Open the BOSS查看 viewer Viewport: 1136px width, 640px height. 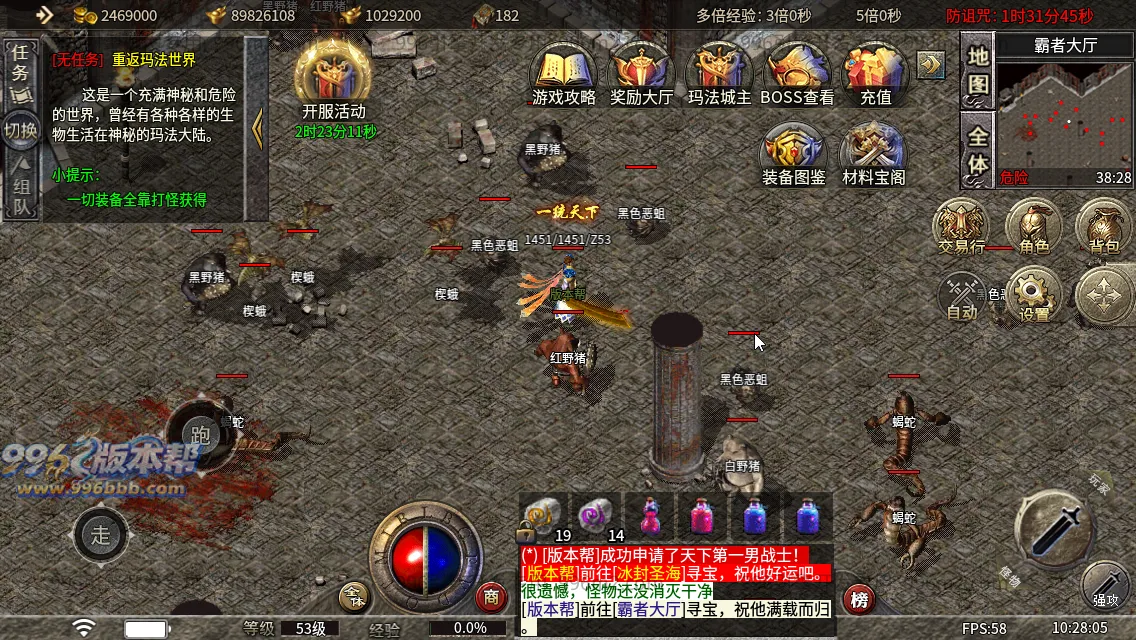point(797,74)
